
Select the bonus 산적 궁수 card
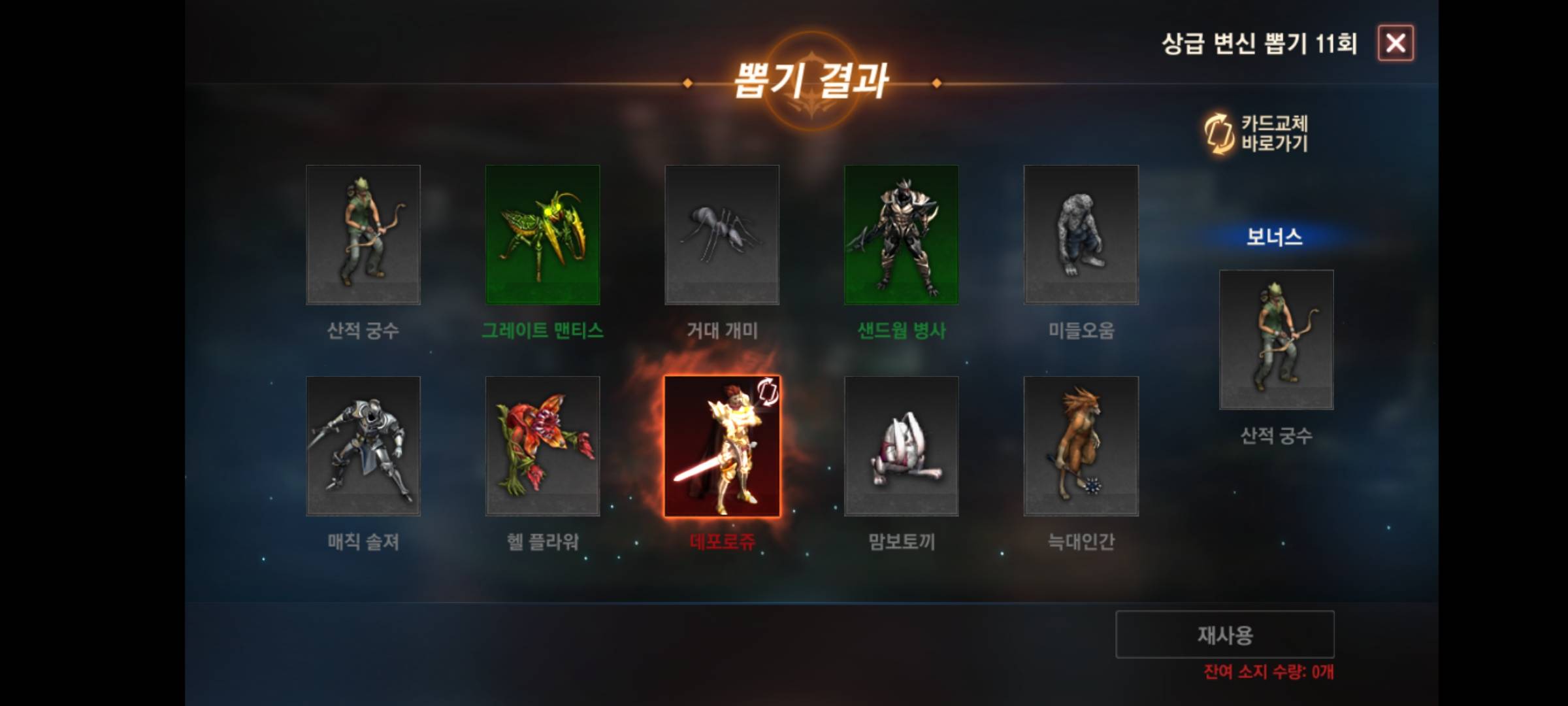[x=1275, y=339]
